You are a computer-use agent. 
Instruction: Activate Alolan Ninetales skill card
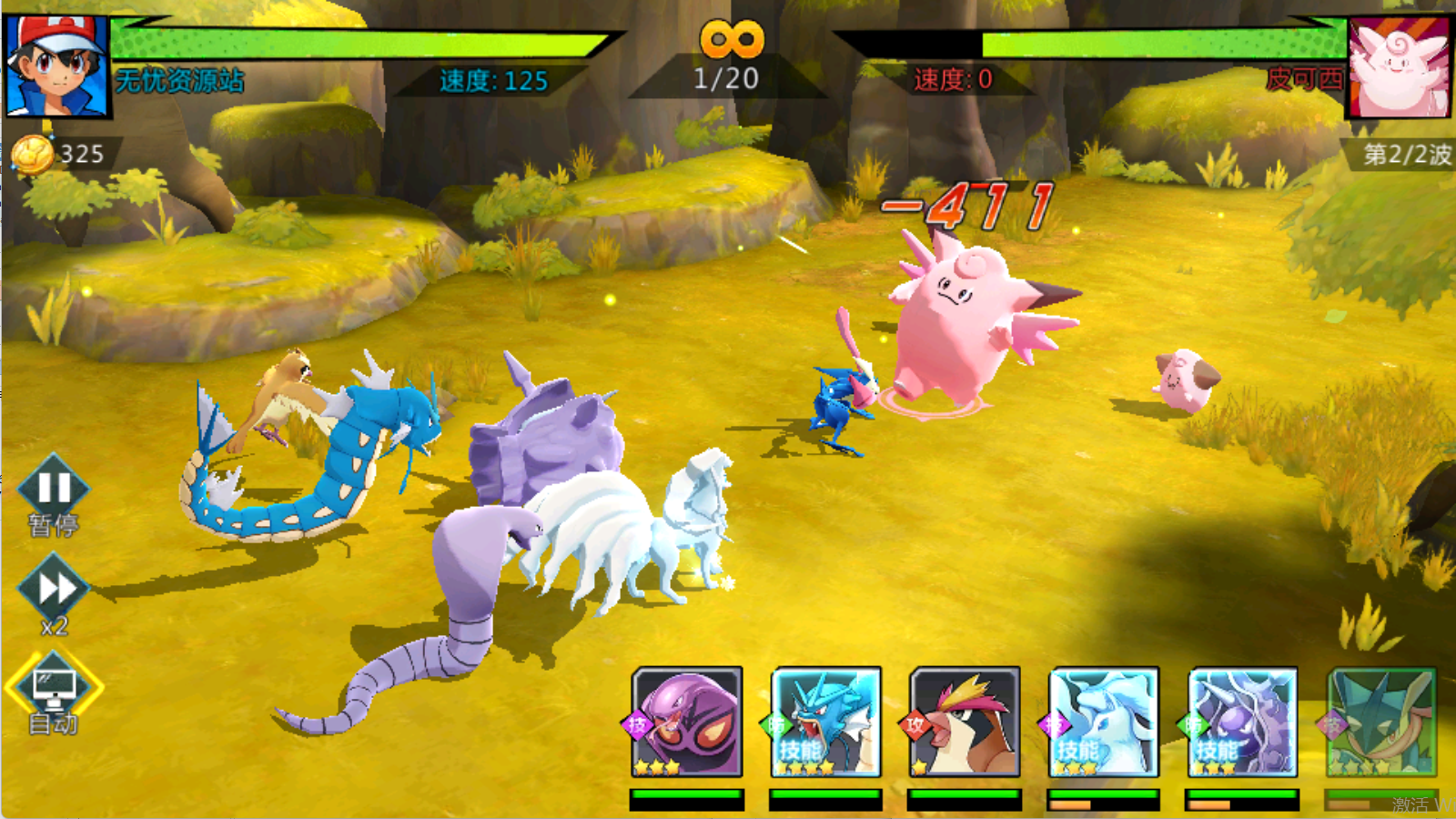tap(1103, 722)
